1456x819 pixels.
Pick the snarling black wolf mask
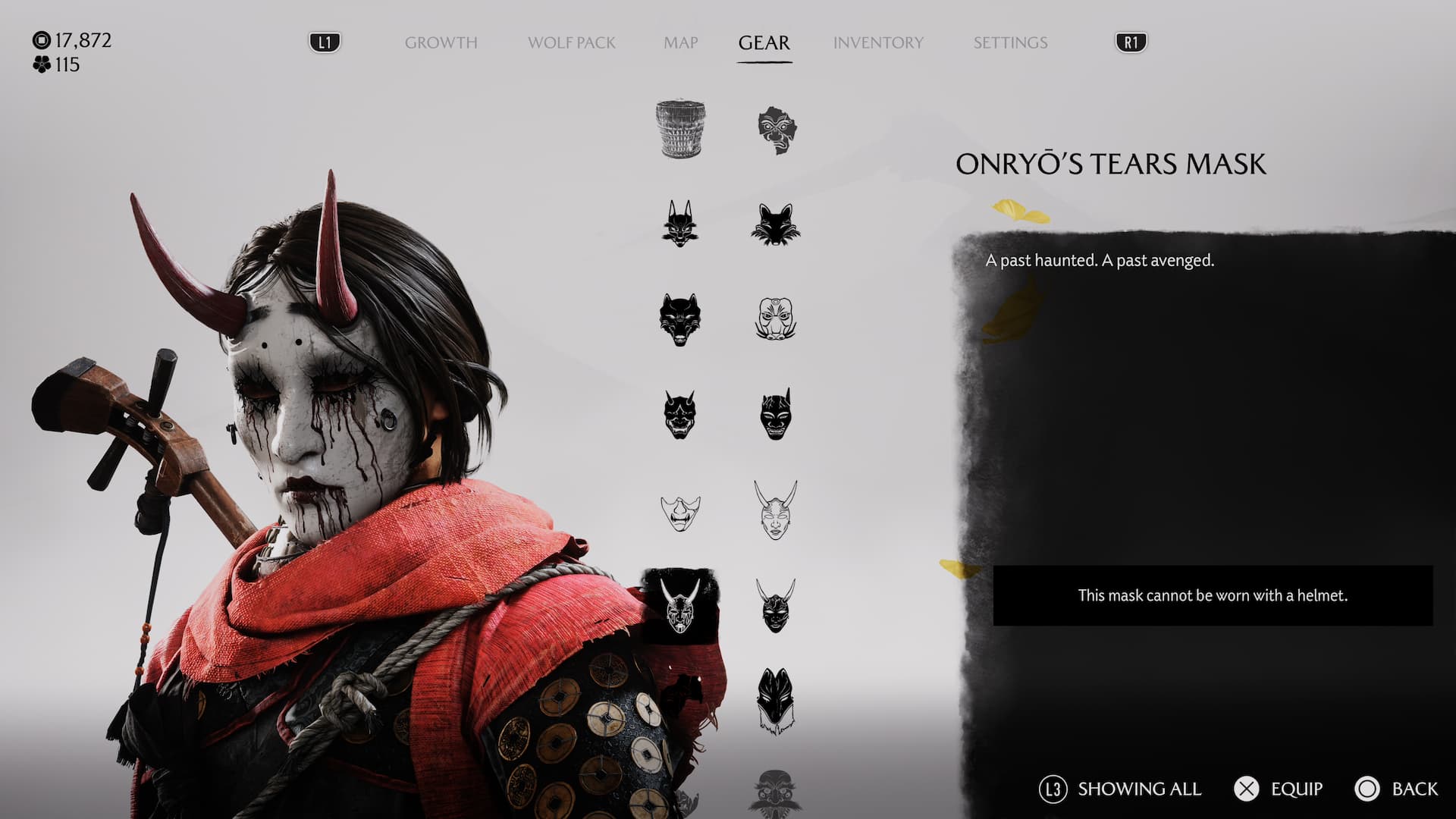click(680, 319)
